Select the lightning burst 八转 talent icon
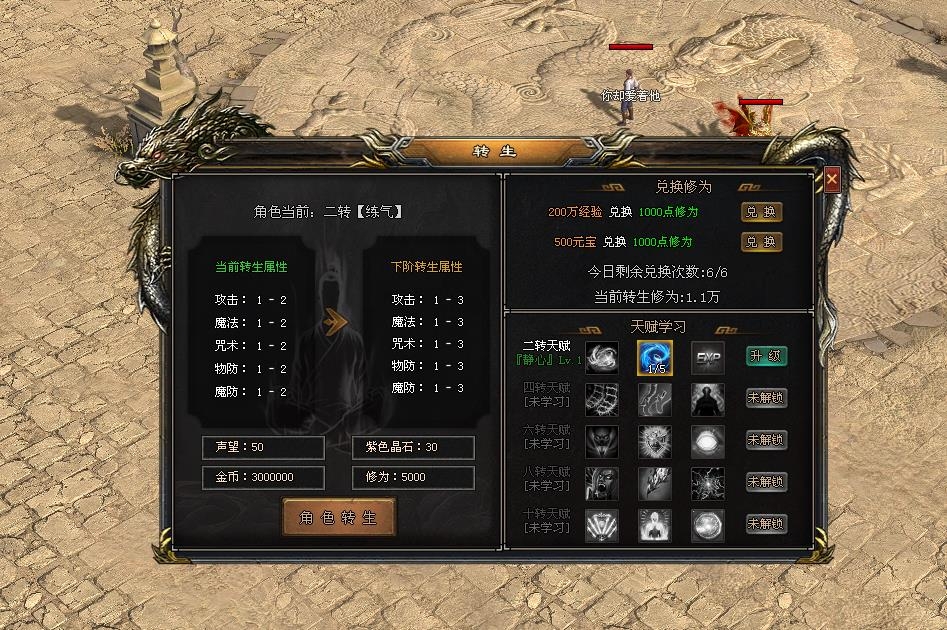Image resolution: width=947 pixels, height=630 pixels. click(x=708, y=483)
